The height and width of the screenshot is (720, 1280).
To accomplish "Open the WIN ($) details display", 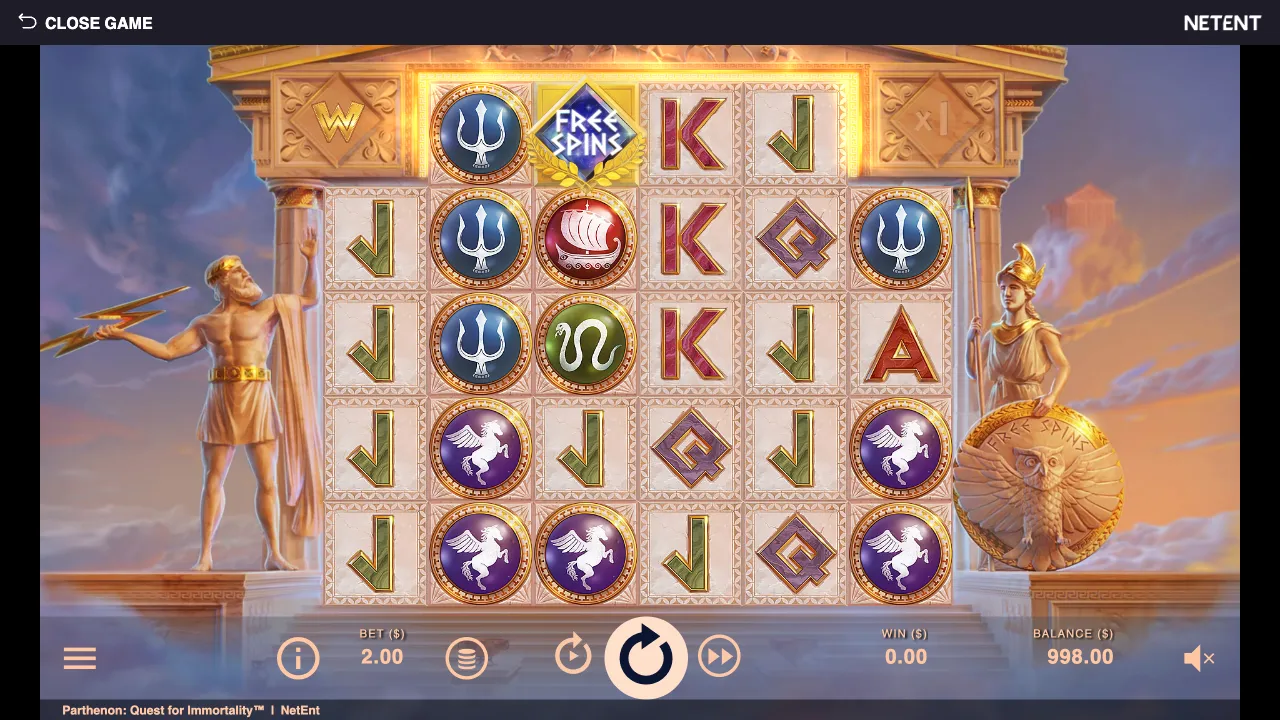I will (905, 648).
